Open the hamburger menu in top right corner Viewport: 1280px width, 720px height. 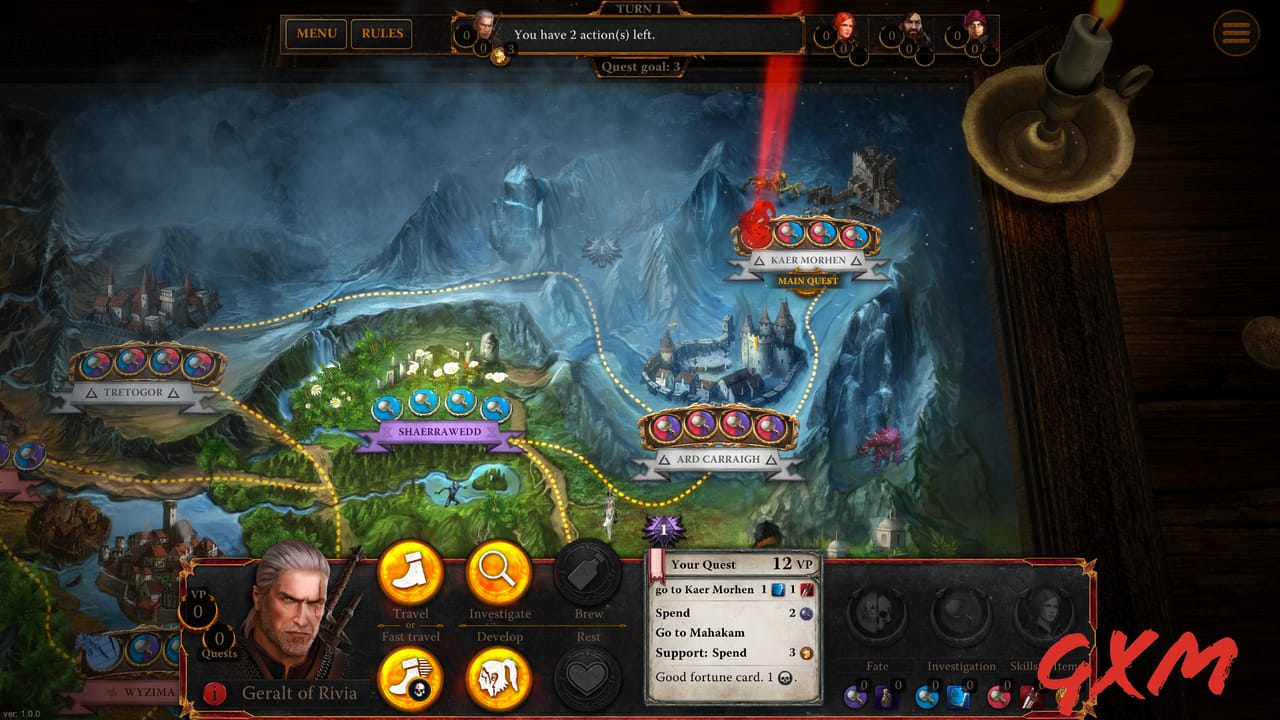click(x=1236, y=33)
